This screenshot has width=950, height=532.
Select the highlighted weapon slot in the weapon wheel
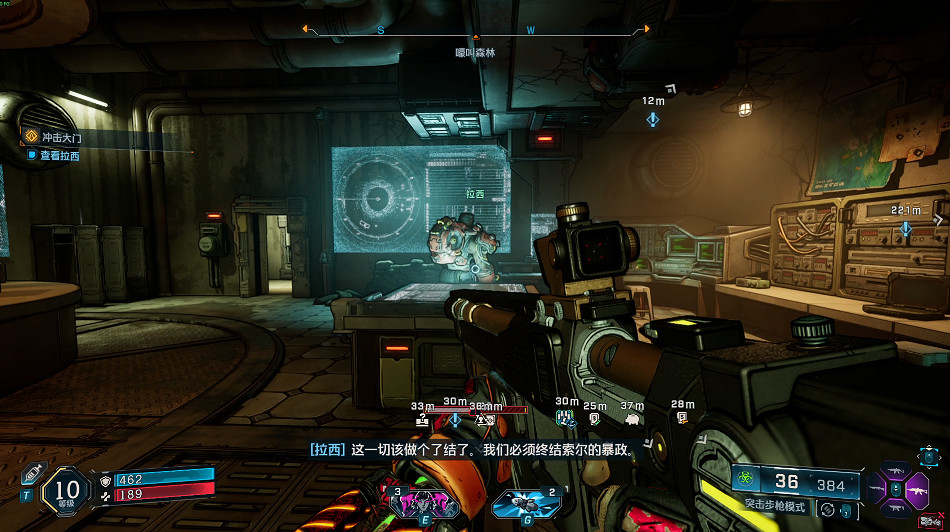point(917,490)
